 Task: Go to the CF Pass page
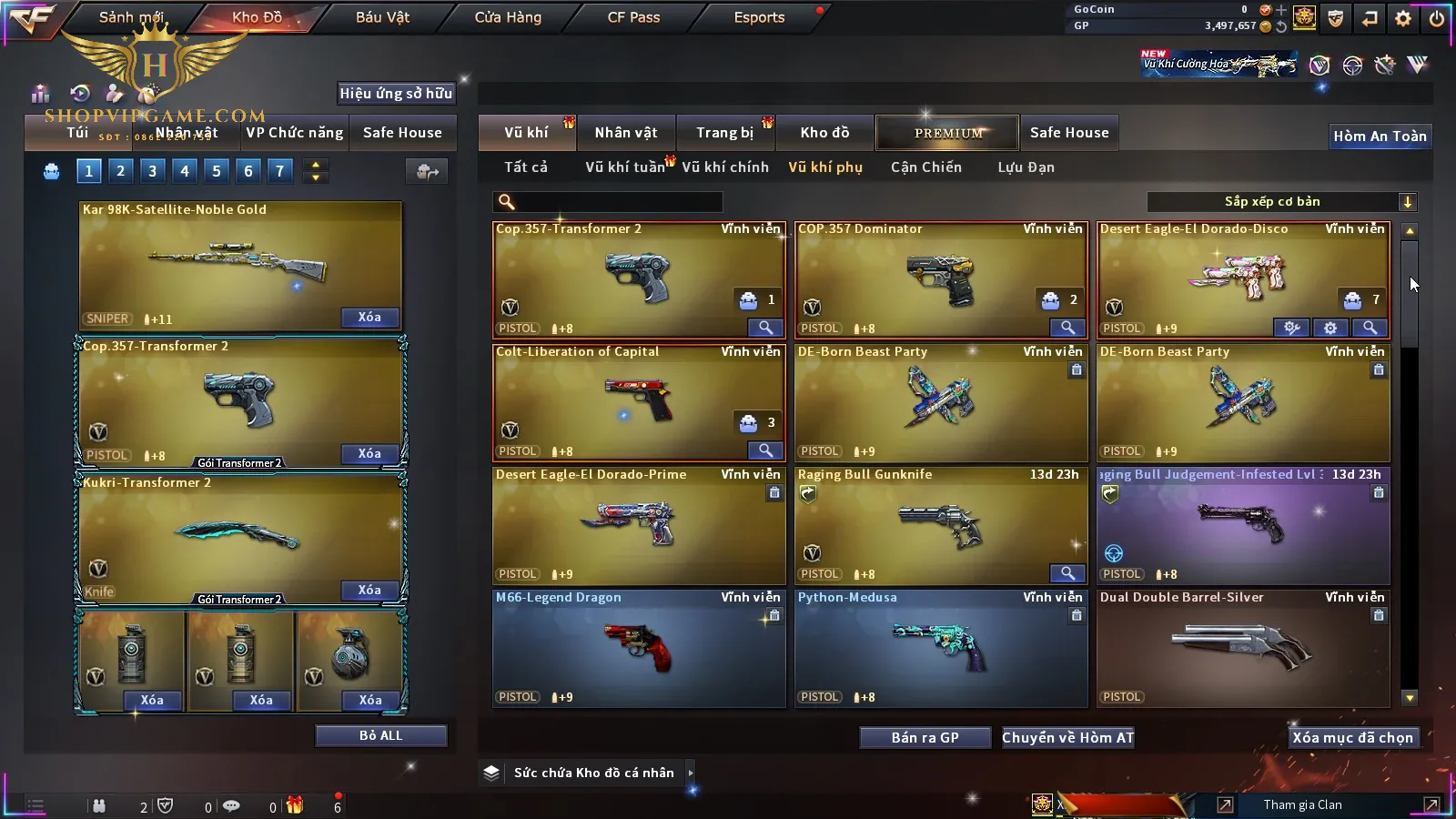click(633, 17)
